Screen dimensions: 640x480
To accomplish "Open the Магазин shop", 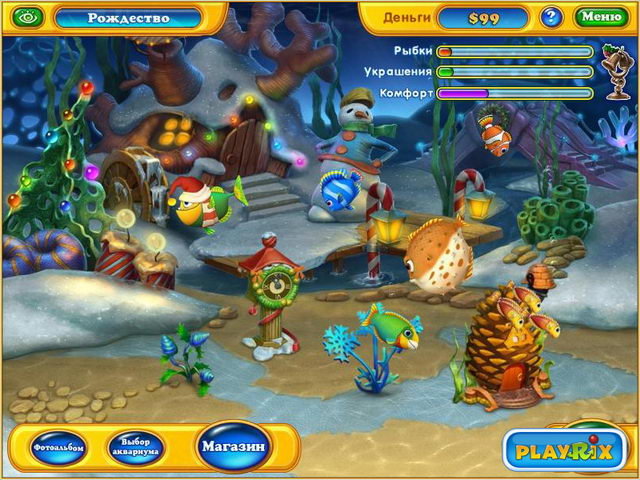I will 232,445.
